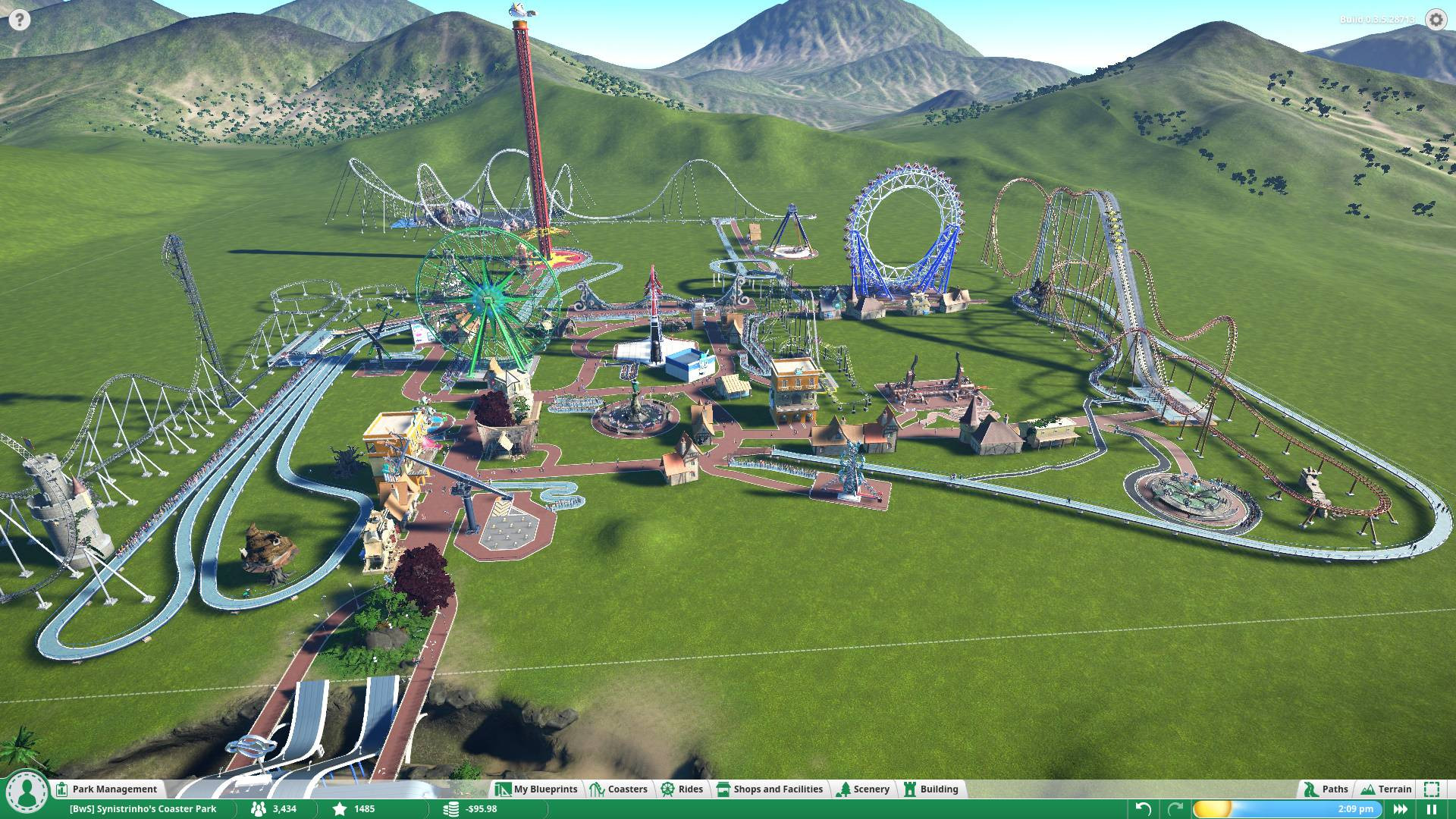The height and width of the screenshot is (819, 1456).
Task: Click the guest count indicator
Action: coord(275,809)
